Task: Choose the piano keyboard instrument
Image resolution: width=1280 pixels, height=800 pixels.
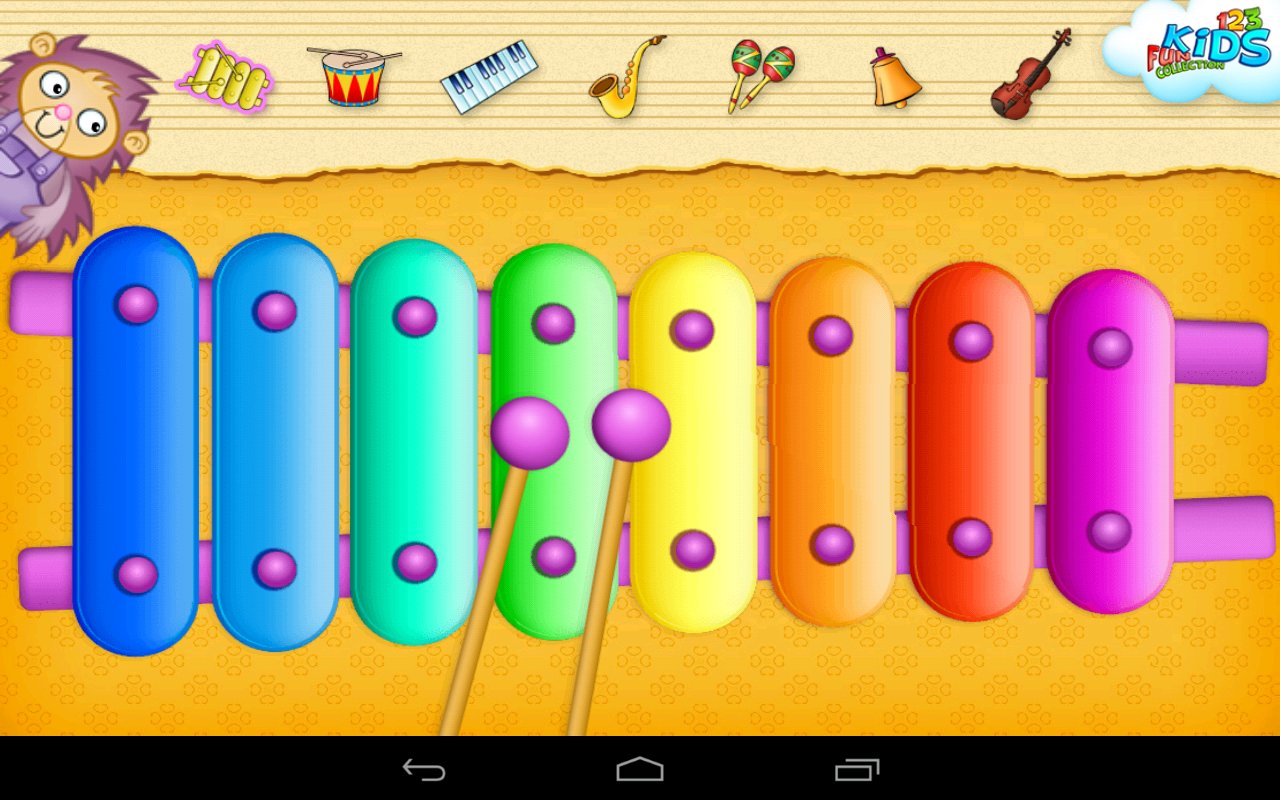Action: pyautogui.click(x=489, y=76)
